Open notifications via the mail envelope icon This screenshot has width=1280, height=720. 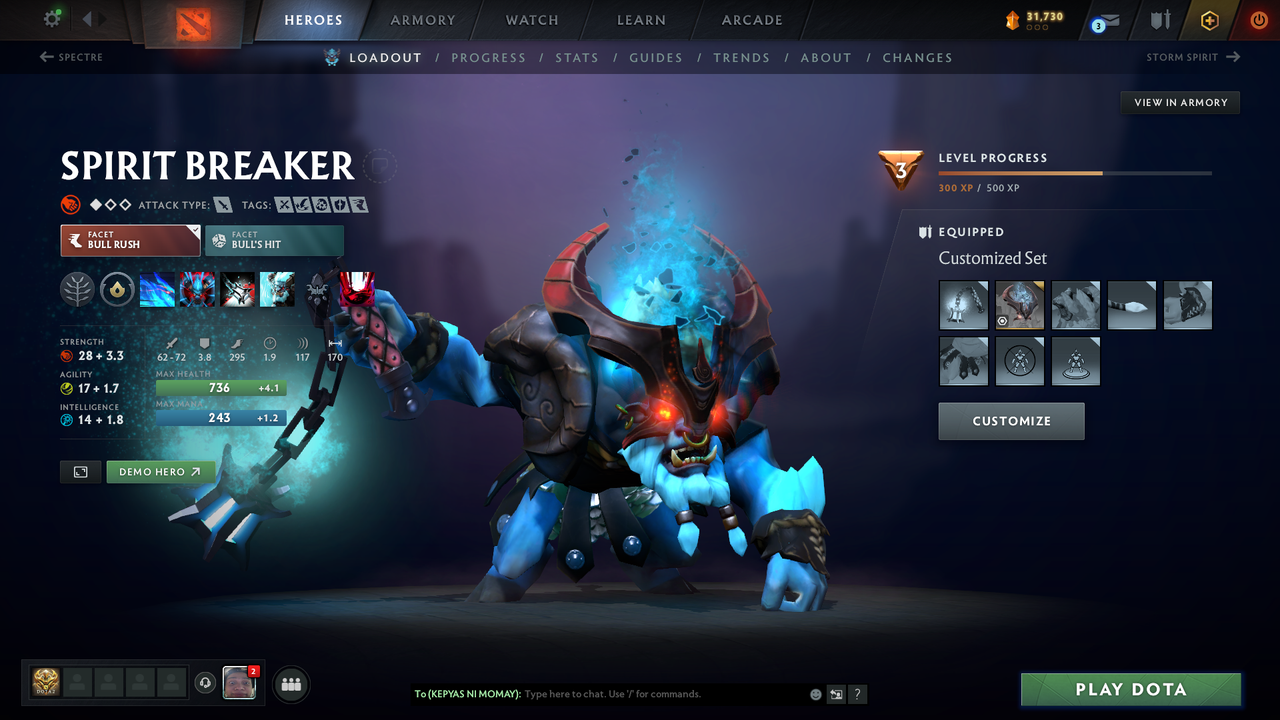tap(1110, 21)
